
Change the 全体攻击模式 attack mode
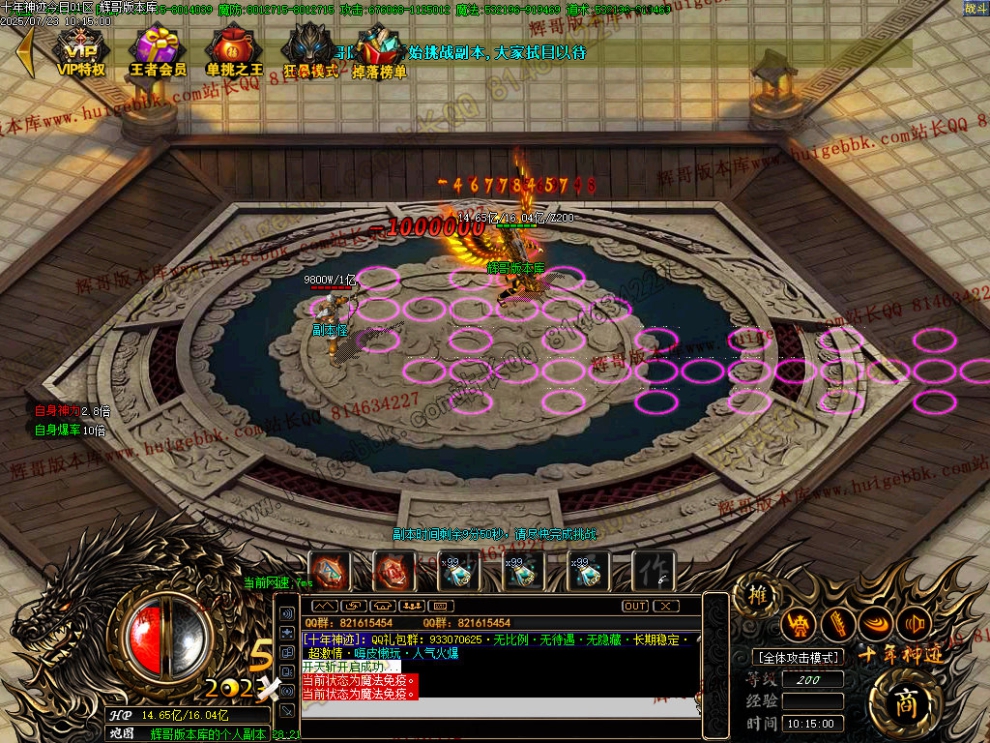click(797, 657)
